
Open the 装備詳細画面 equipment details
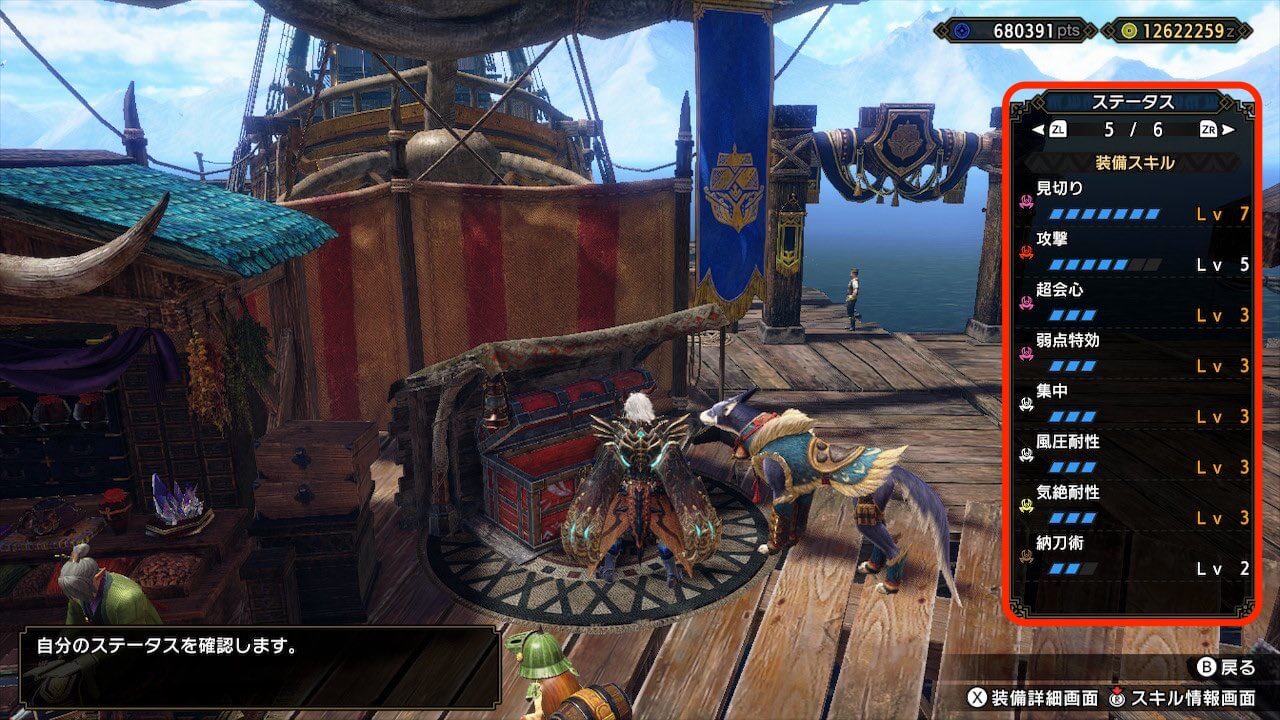[1033, 697]
